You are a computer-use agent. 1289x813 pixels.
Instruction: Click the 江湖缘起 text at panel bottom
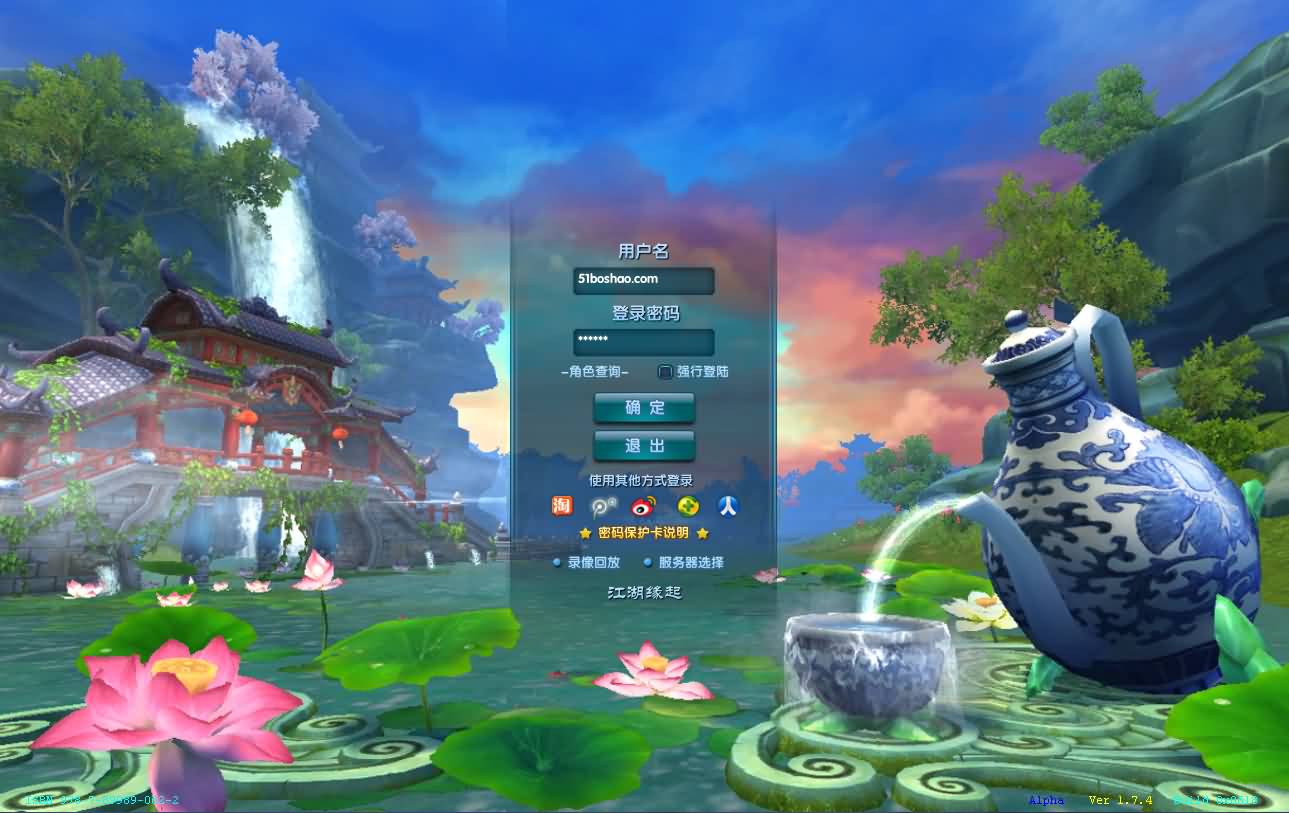point(644,592)
